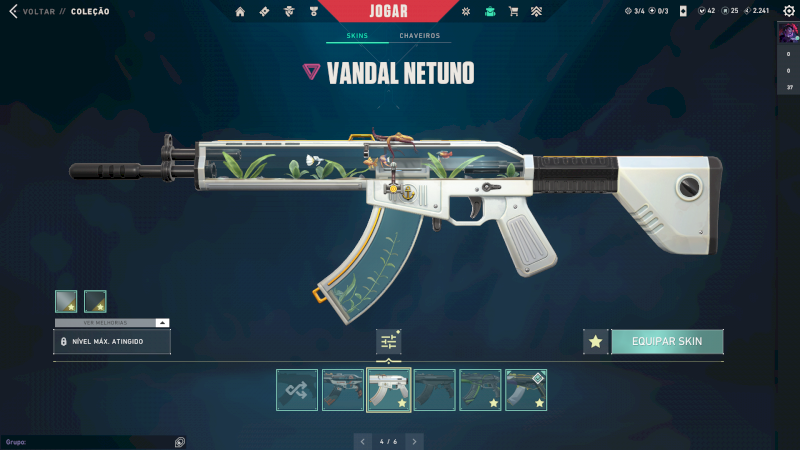Open the store cart icon
Screen dimensions: 800x450
click(513, 11)
